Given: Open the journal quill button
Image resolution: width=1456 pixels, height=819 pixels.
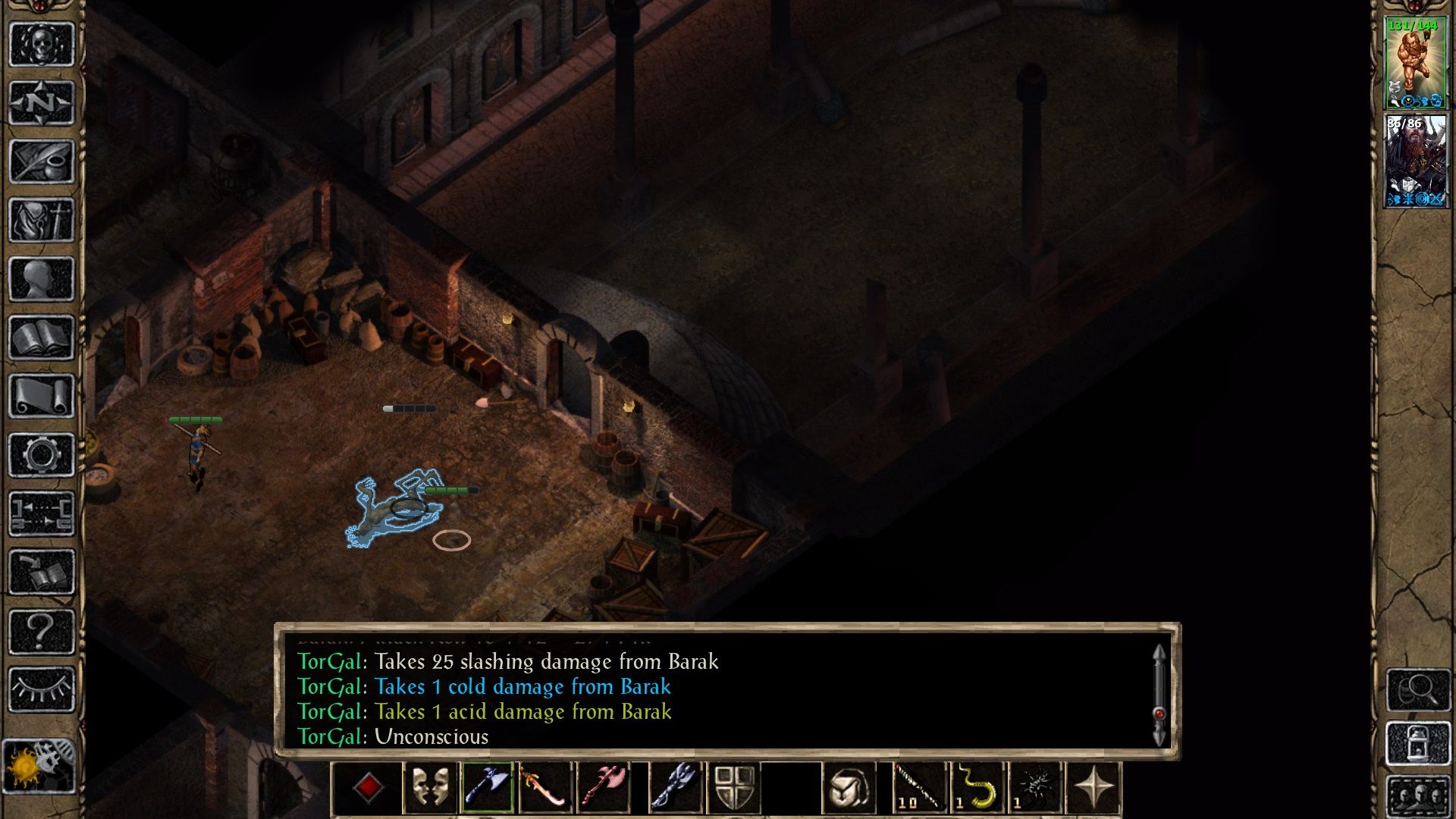Looking at the screenshot, I should tap(41, 162).
